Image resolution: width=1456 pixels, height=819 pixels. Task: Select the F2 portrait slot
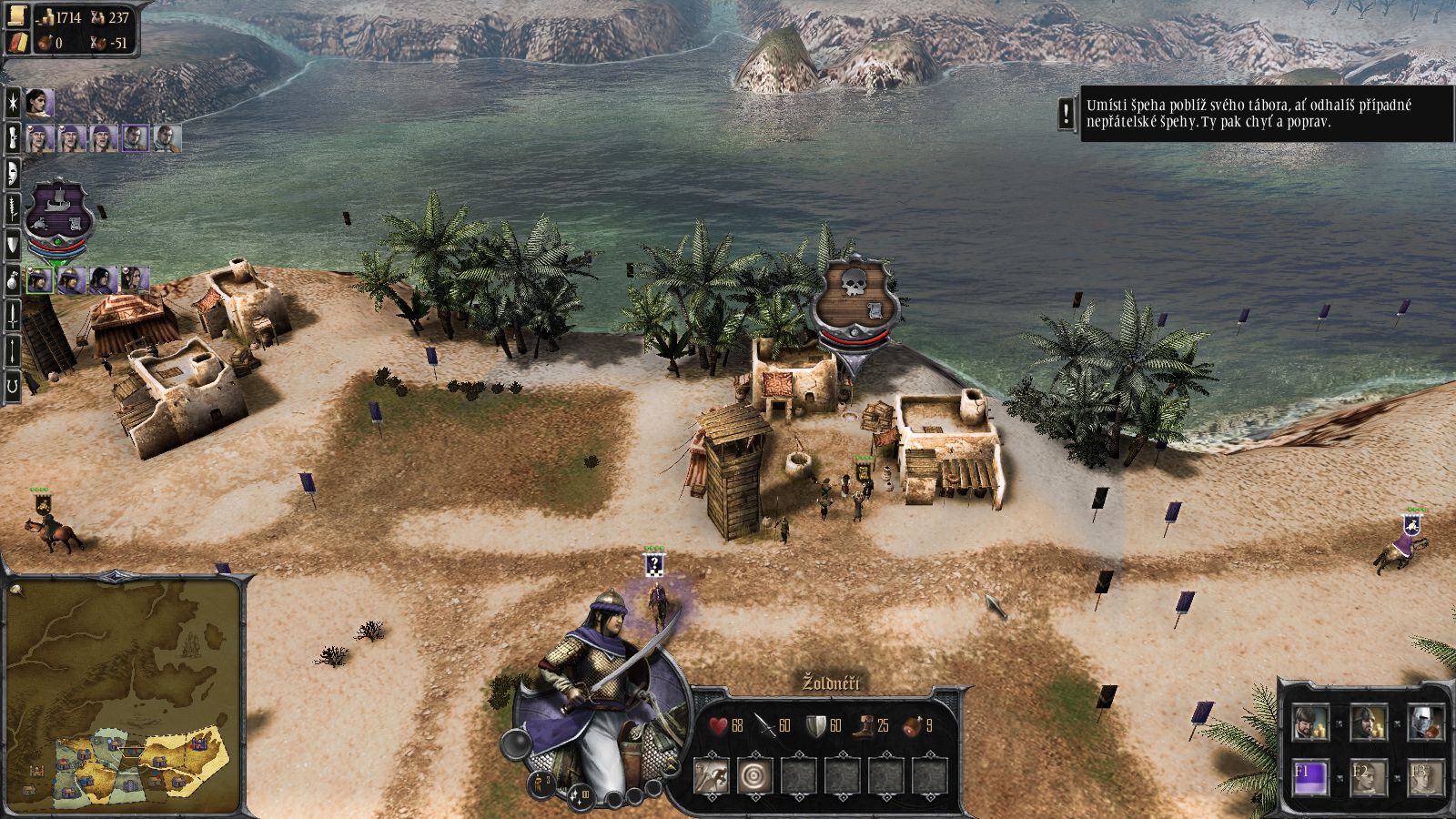coord(1368,778)
